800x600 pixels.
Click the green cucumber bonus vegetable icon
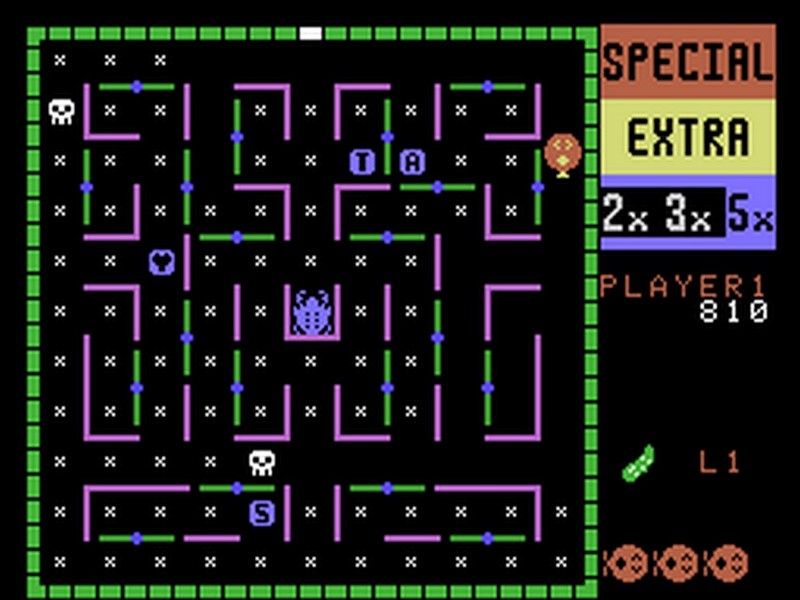coord(637,464)
